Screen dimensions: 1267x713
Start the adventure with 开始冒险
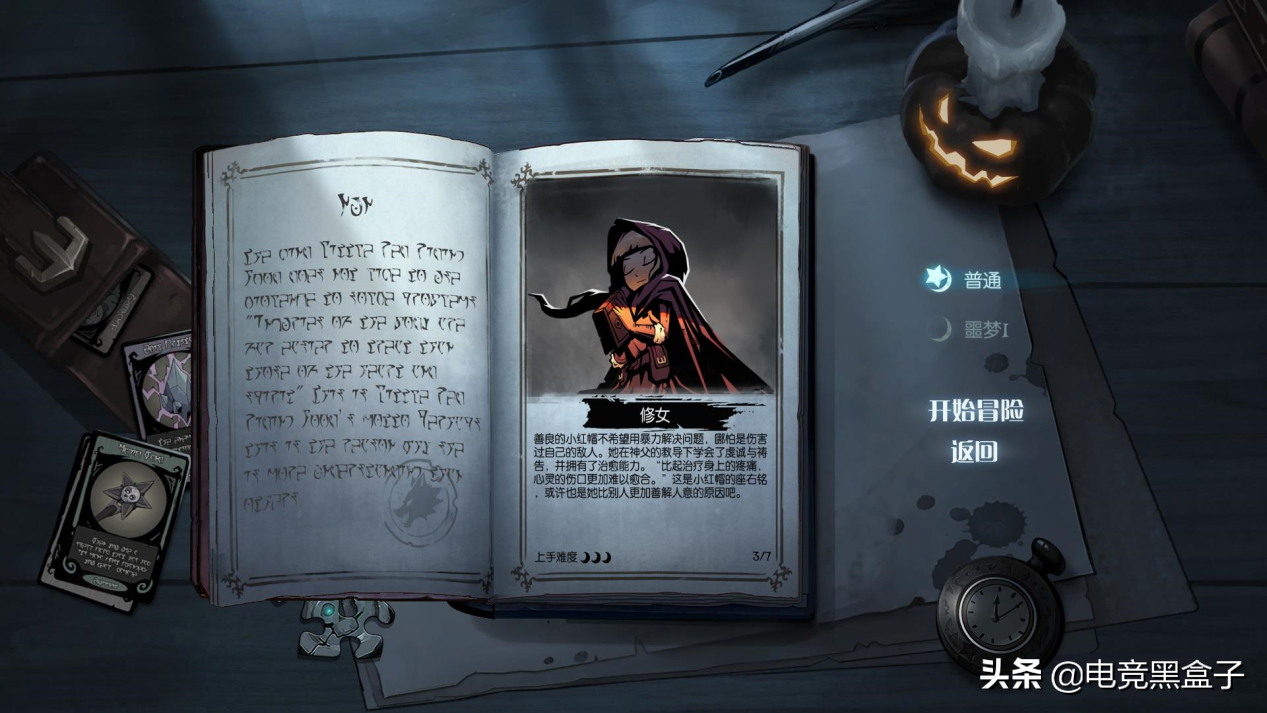tap(976, 410)
